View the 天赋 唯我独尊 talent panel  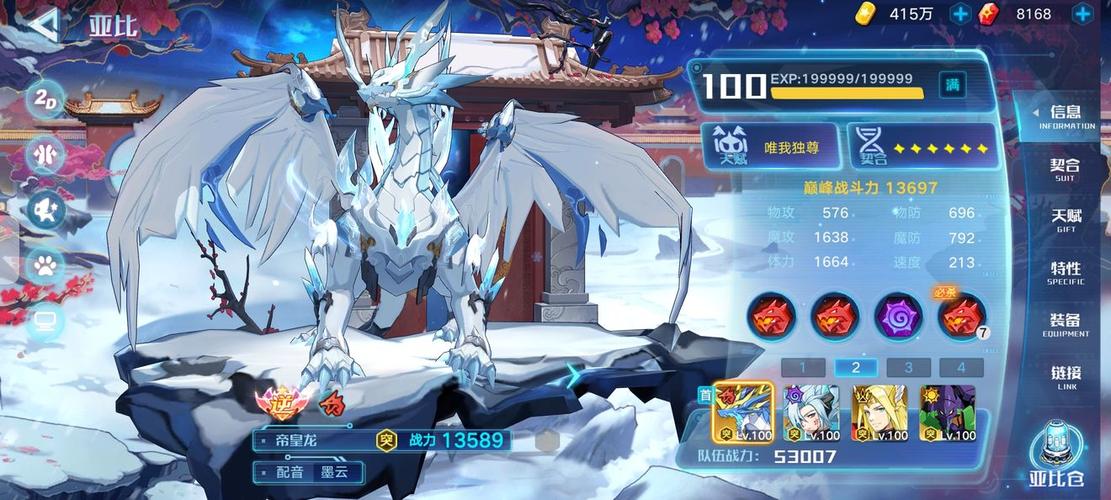click(x=771, y=147)
